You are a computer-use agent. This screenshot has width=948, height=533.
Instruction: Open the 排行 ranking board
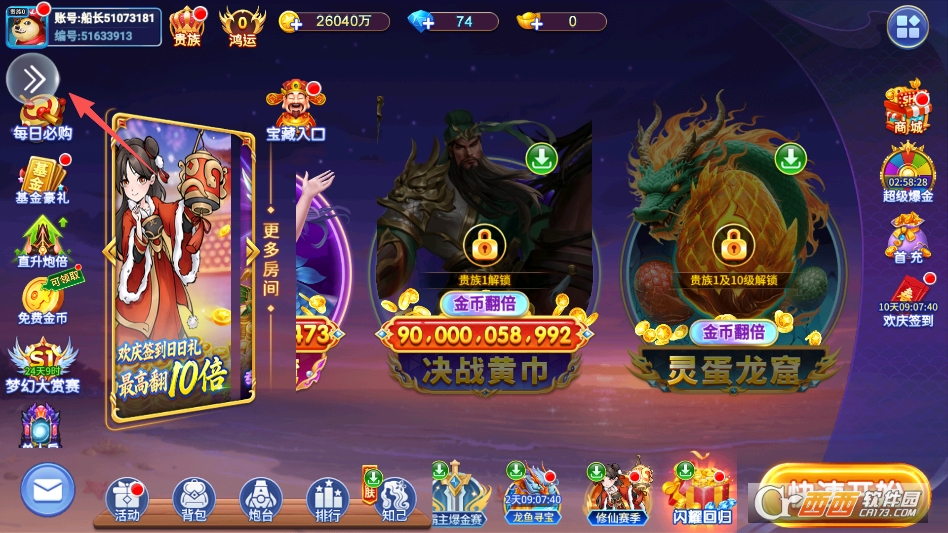327,499
